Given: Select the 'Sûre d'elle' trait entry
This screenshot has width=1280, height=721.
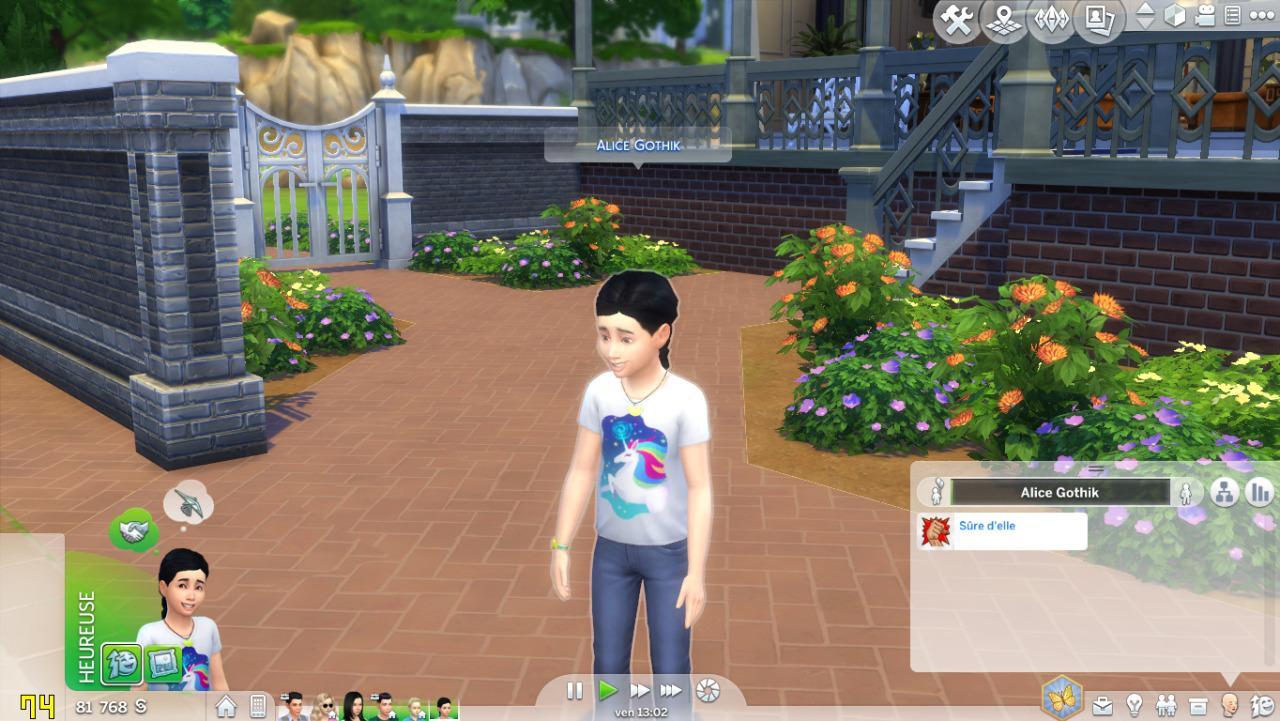Looking at the screenshot, I should [x=1002, y=531].
